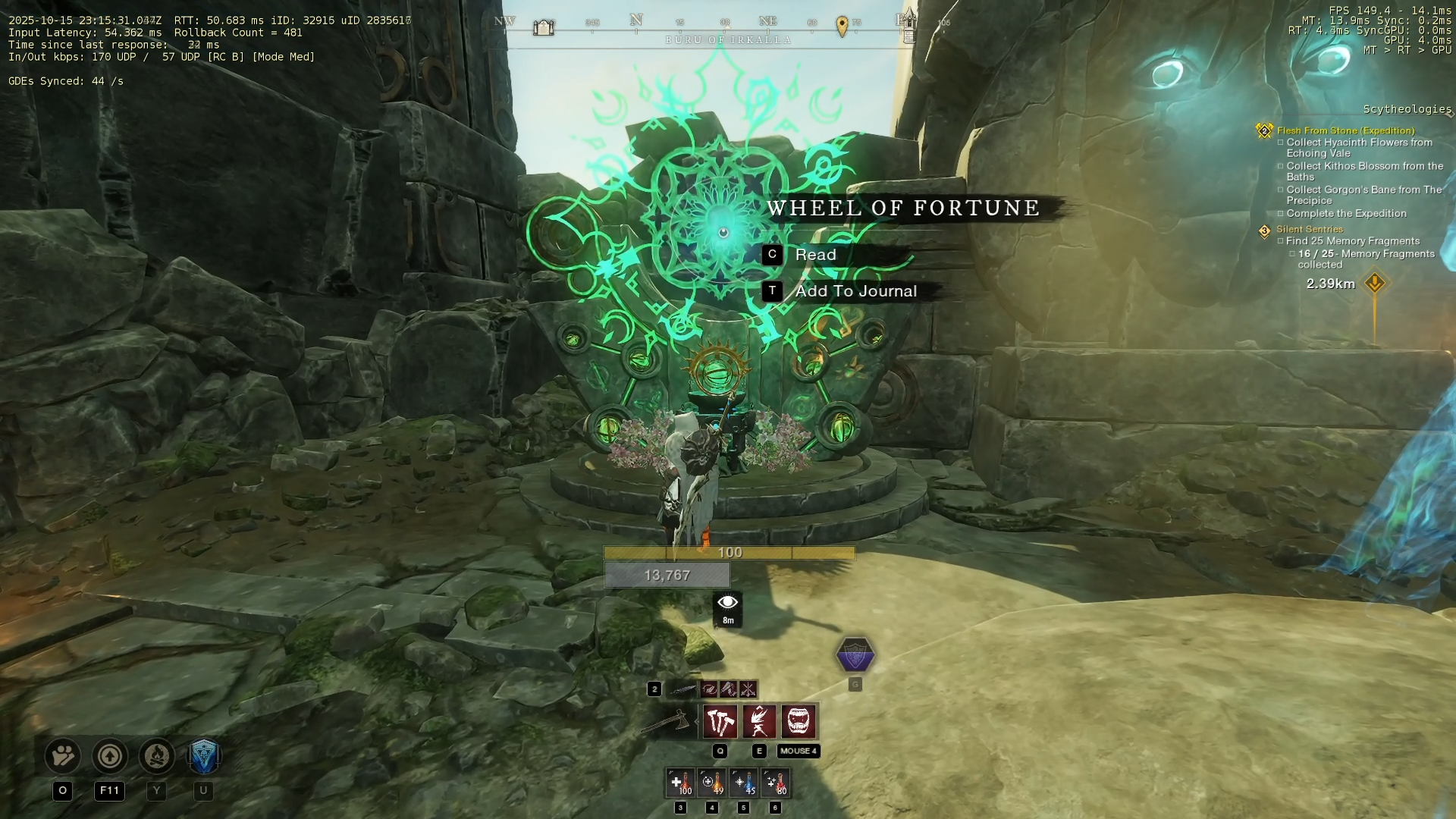Image resolution: width=1456 pixels, height=819 pixels.
Task: Use the red health potion with 100 count
Action: pyautogui.click(x=680, y=783)
